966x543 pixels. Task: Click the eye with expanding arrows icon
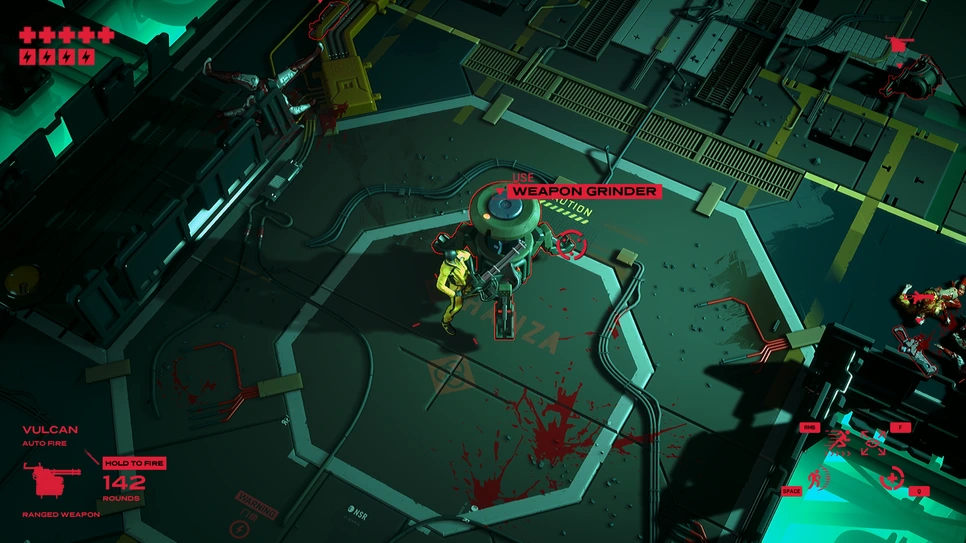[873, 441]
